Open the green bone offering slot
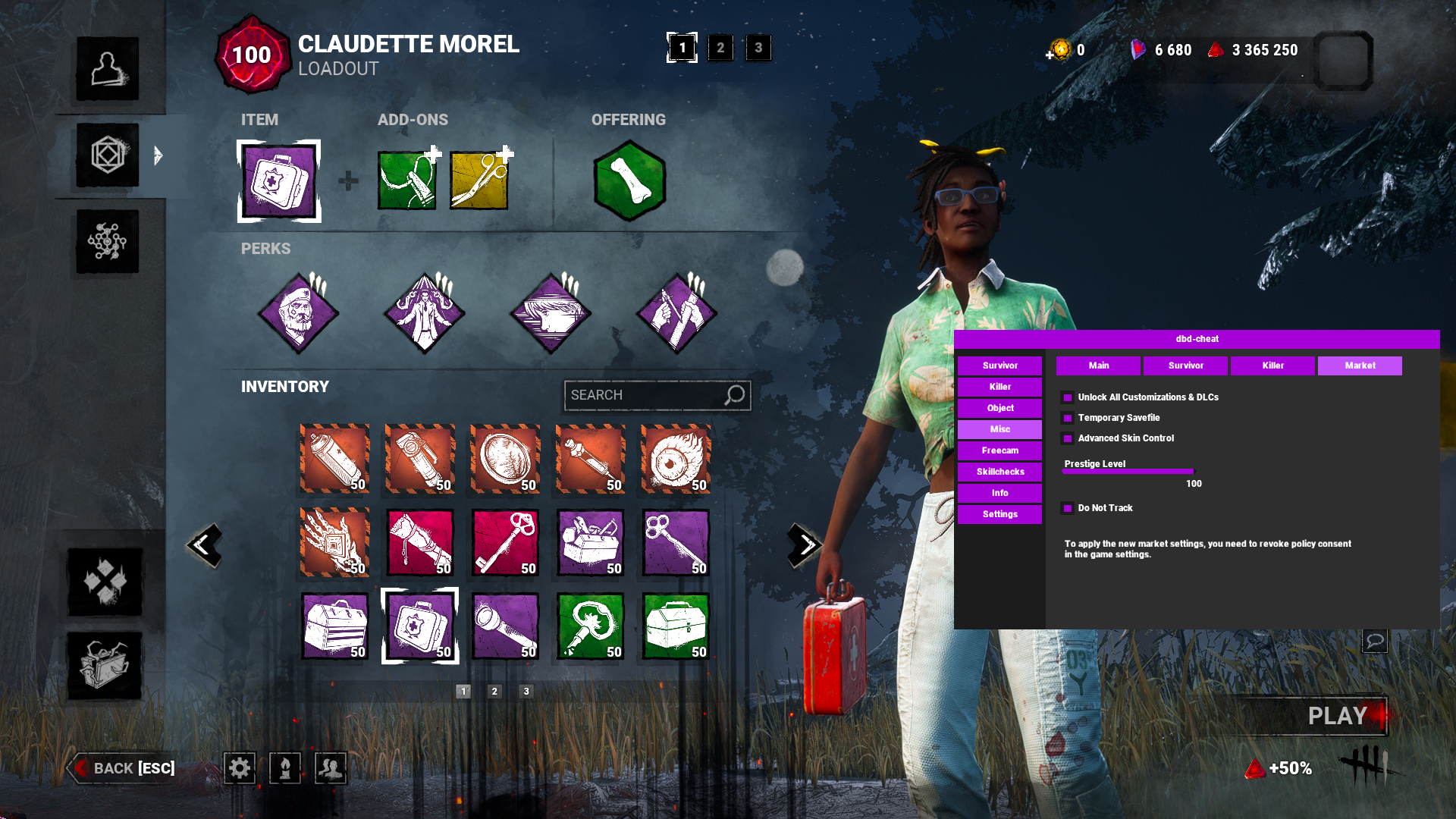The image size is (1456, 819). coord(629,180)
